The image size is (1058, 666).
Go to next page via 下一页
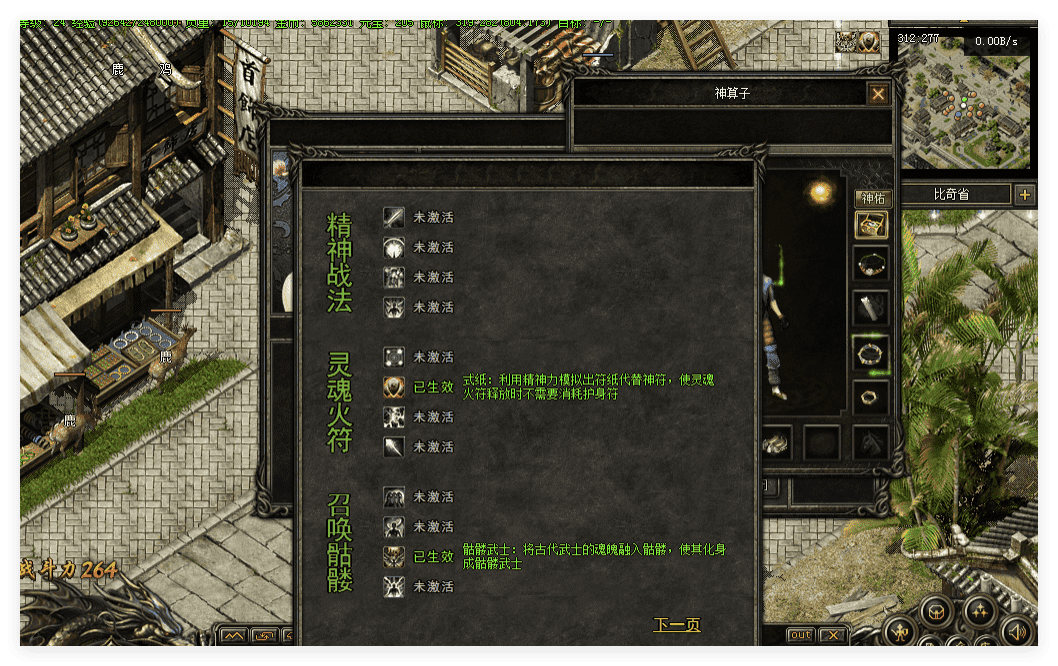pos(677,625)
